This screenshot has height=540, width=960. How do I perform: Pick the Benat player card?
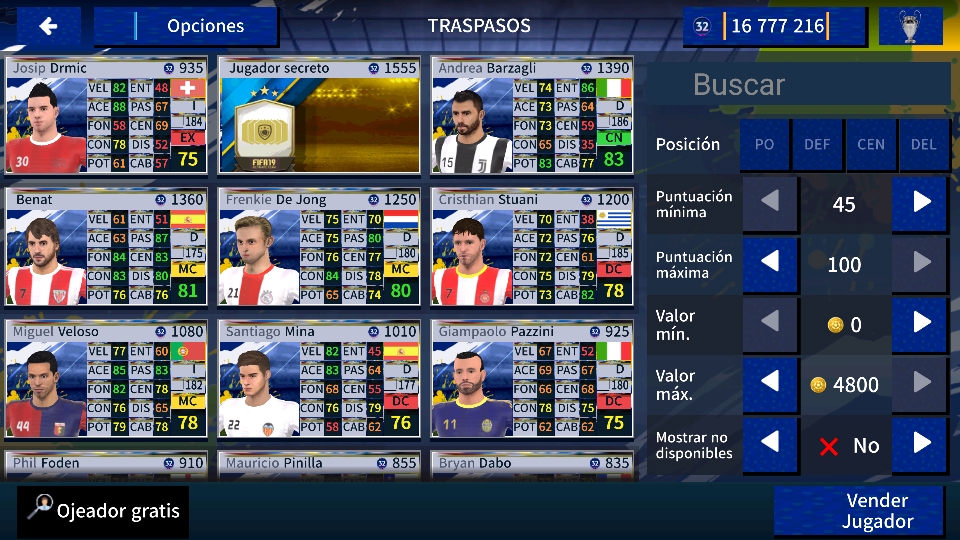click(106, 247)
